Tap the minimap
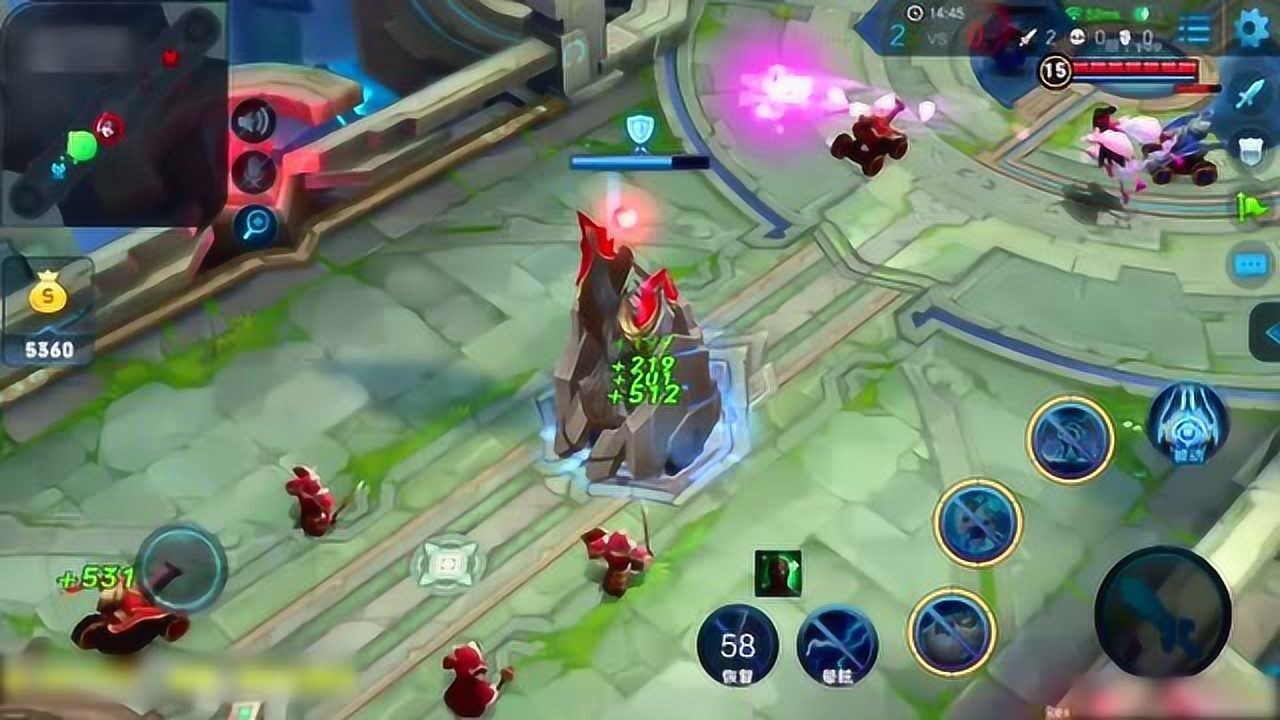The height and width of the screenshot is (720, 1280). coord(113,112)
